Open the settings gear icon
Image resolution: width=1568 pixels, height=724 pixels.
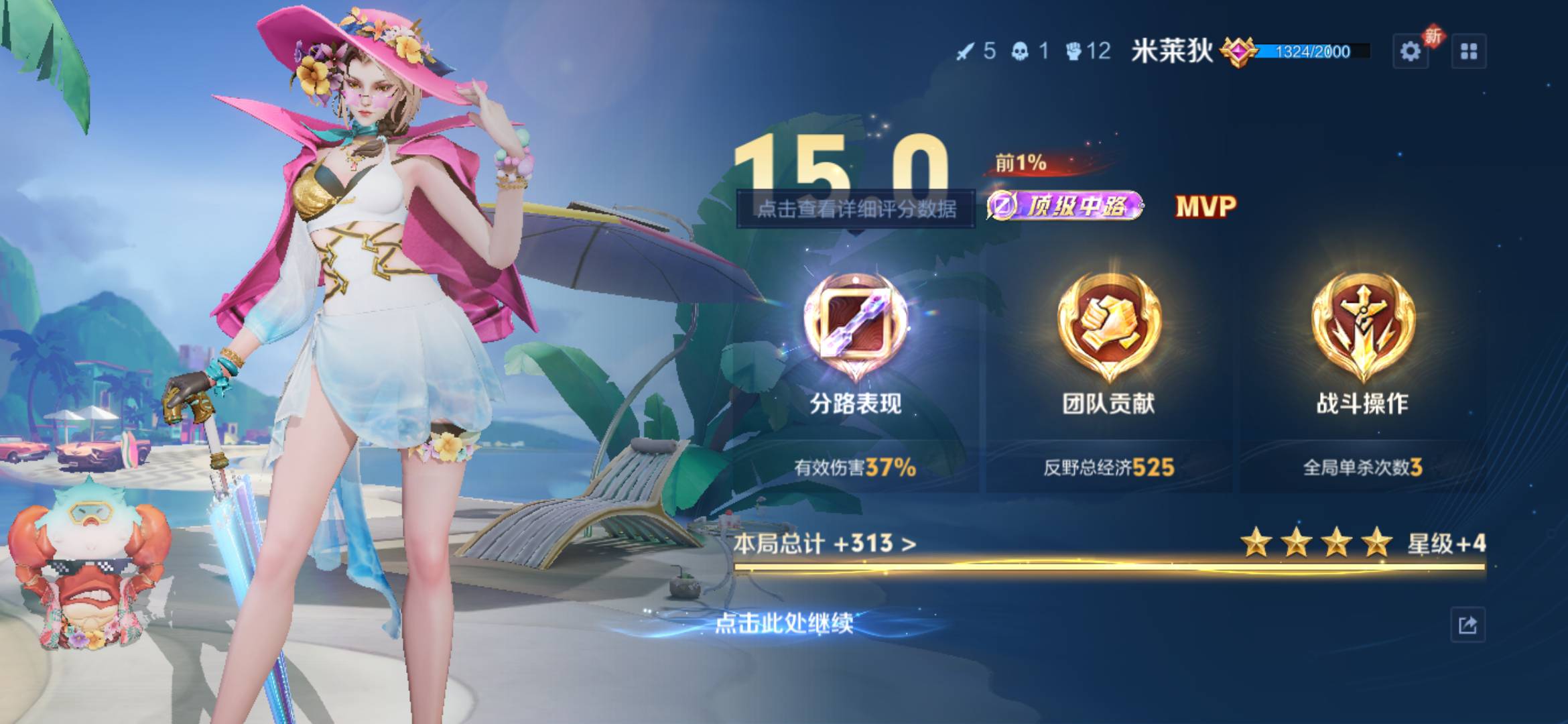1412,50
